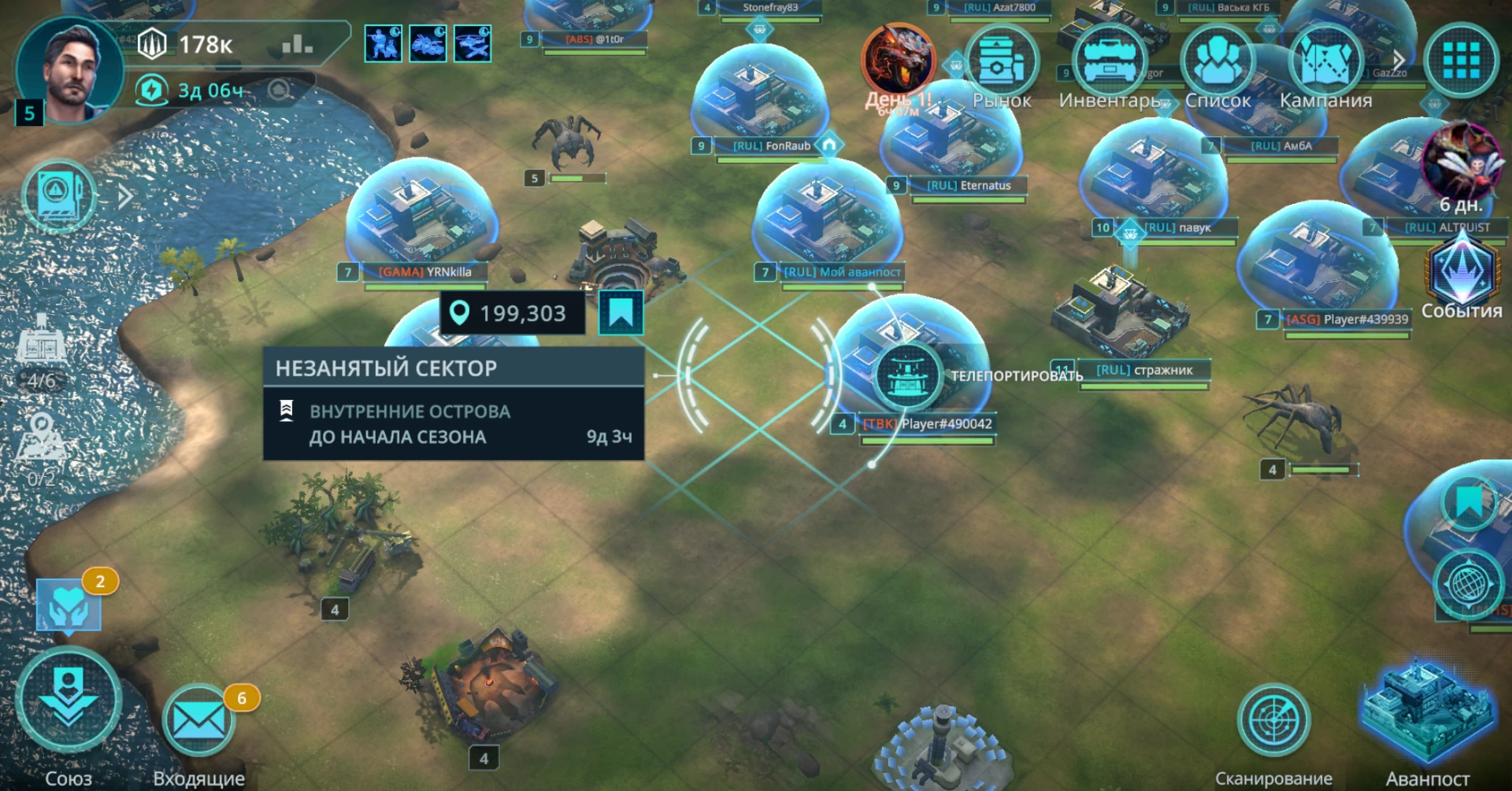Open the commander profile portrait

click(69, 71)
